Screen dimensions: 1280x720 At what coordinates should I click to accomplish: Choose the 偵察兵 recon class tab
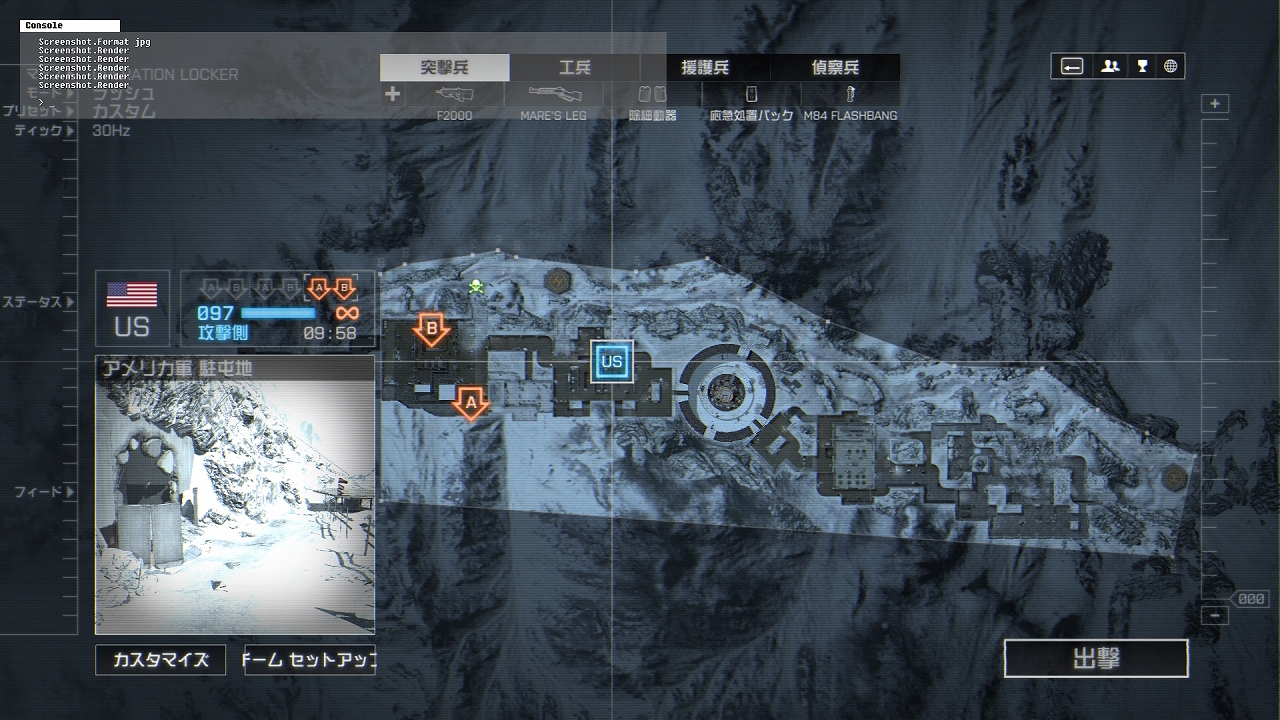(835, 68)
